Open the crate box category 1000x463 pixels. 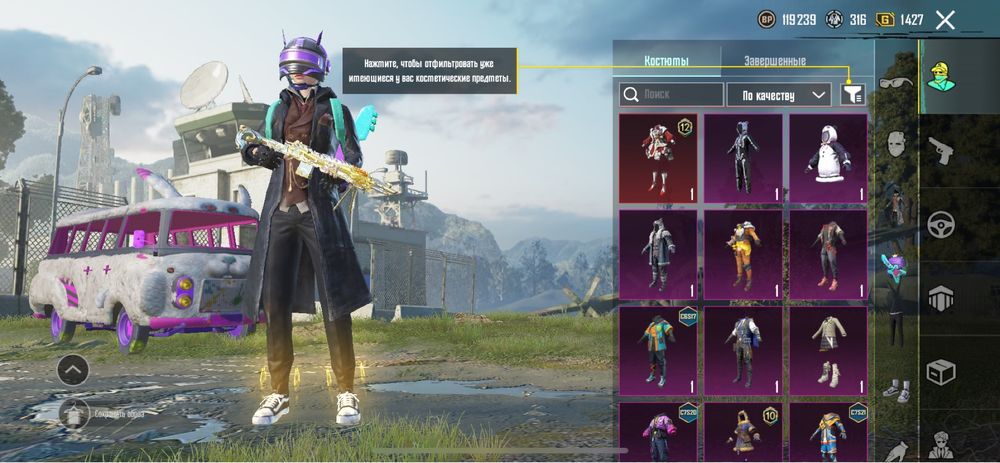pyautogui.click(x=940, y=372)
